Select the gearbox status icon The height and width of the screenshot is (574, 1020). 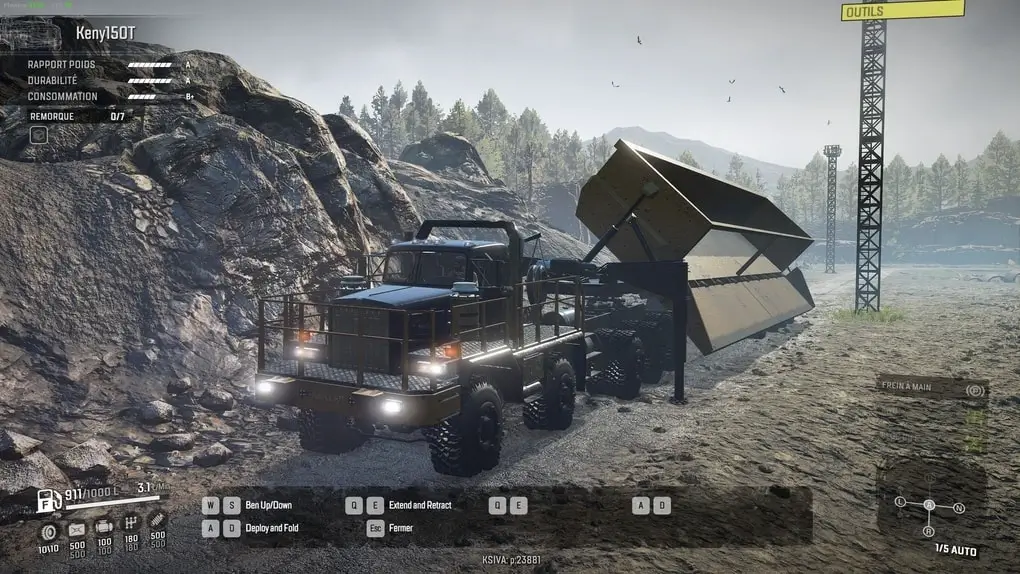click(x=130, y=523)
